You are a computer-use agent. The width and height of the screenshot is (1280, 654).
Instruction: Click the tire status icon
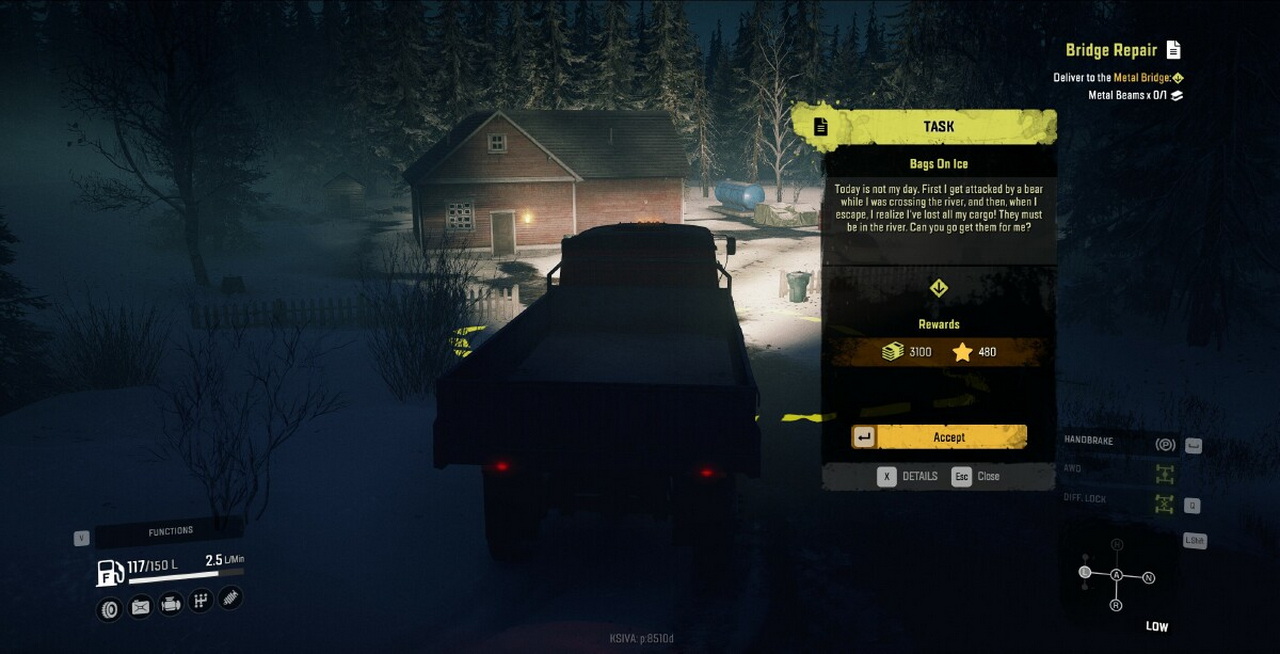[x=109, y=608]
